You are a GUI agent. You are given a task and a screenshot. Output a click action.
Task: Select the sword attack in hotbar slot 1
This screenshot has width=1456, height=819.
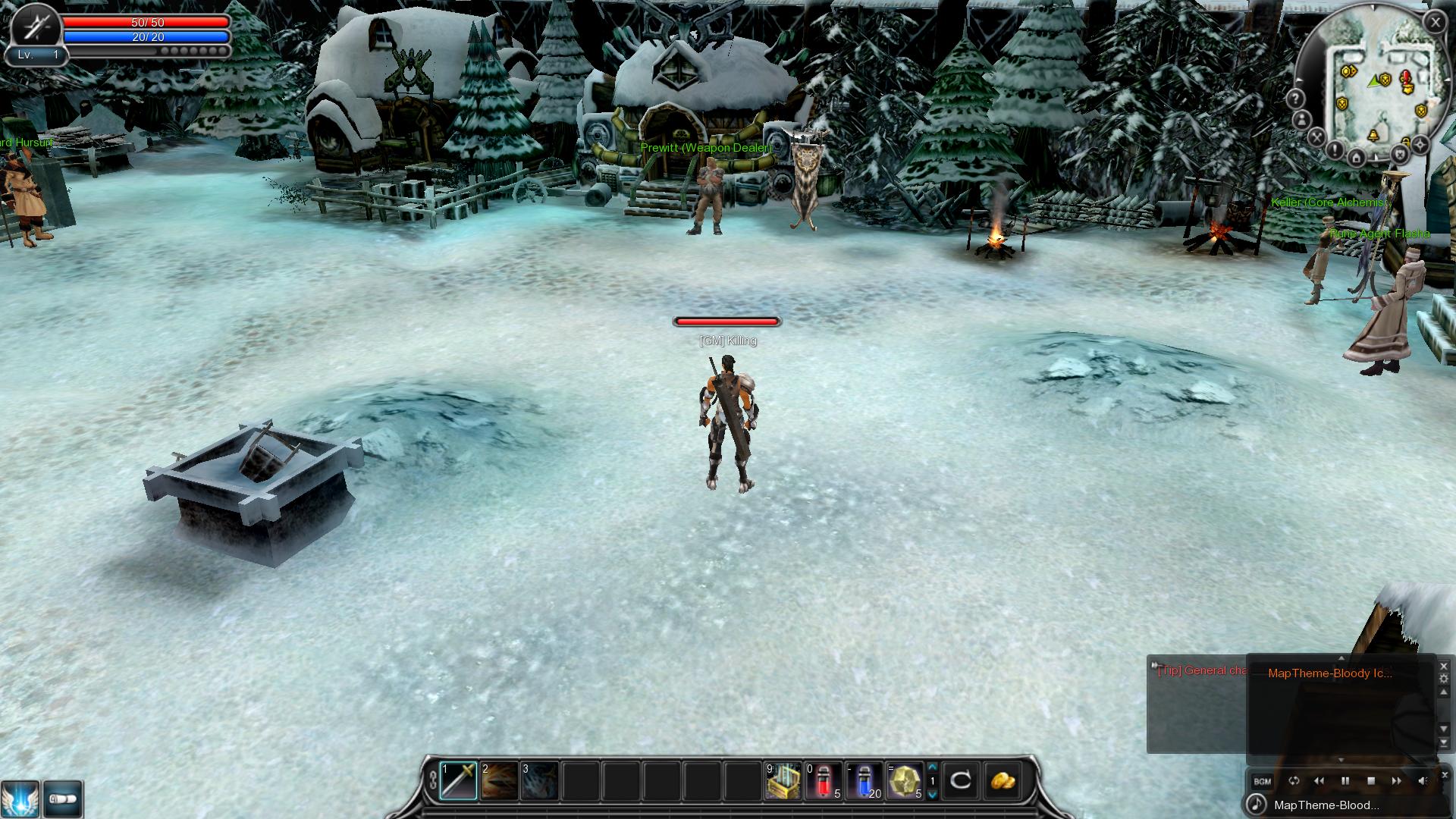(x=459, y=780)
